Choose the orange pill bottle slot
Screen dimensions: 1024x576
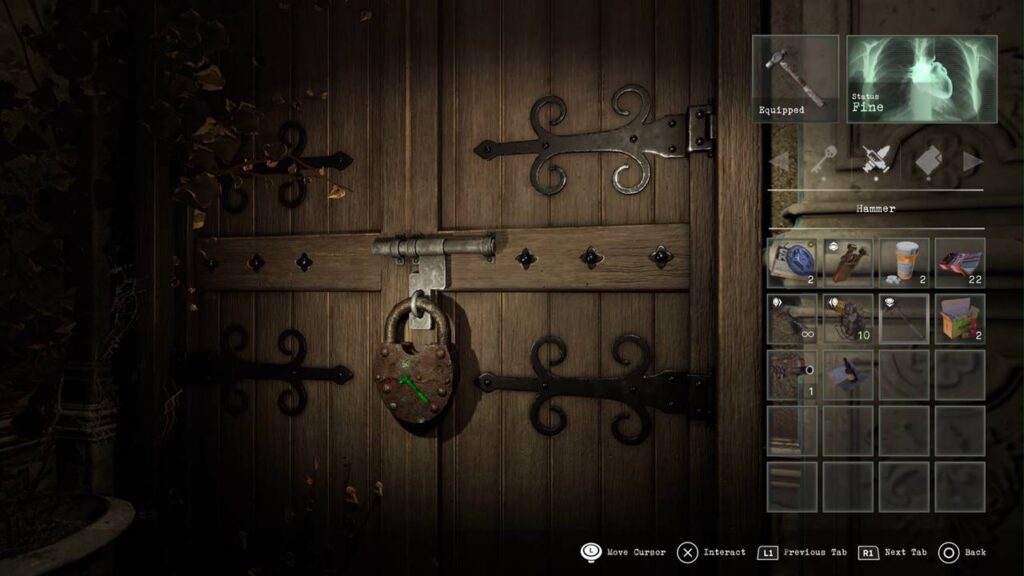(x=904, y=262)
